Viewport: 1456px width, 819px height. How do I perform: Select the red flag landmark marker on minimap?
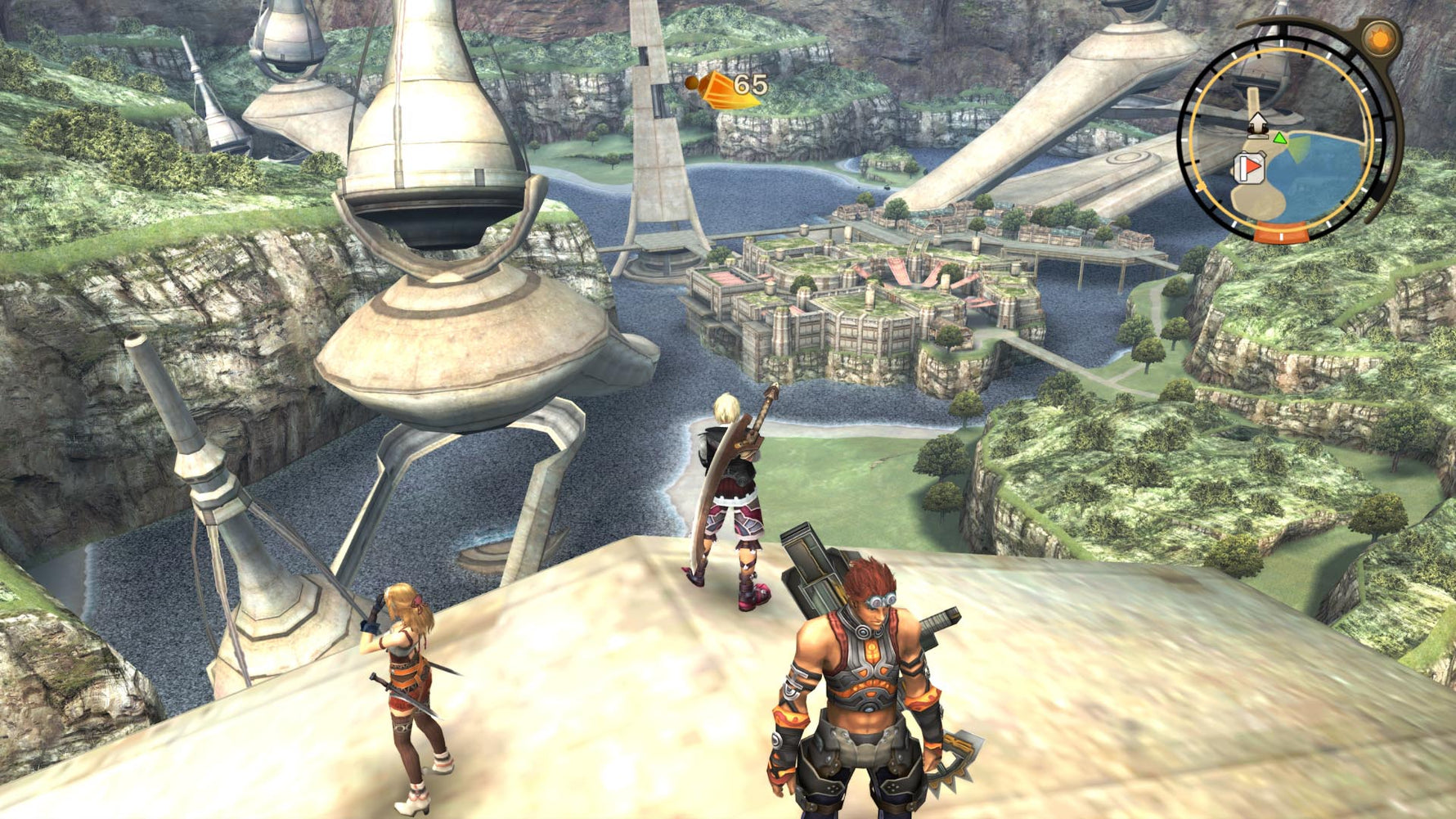(x=1249, y=168)
